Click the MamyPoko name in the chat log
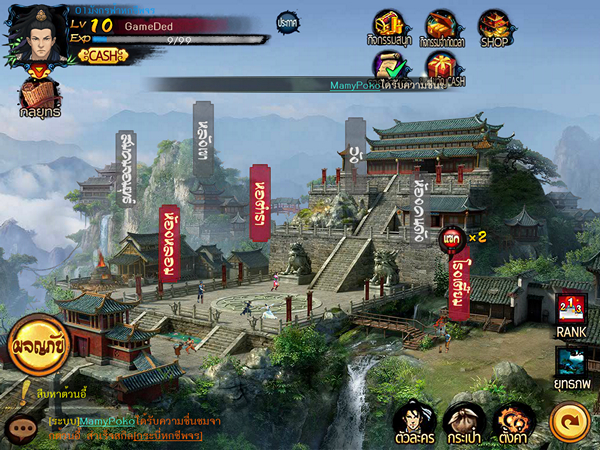Viewport: 600px width, 450px height. (x=105, y=422)
